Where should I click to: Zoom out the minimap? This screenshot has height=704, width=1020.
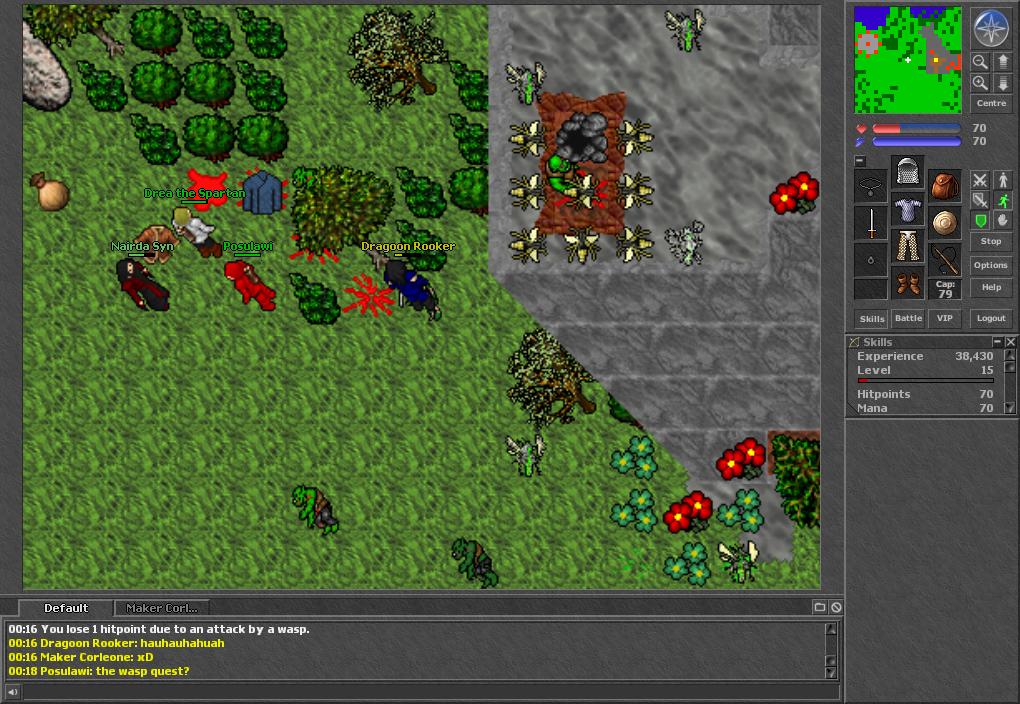coord(980,62)
